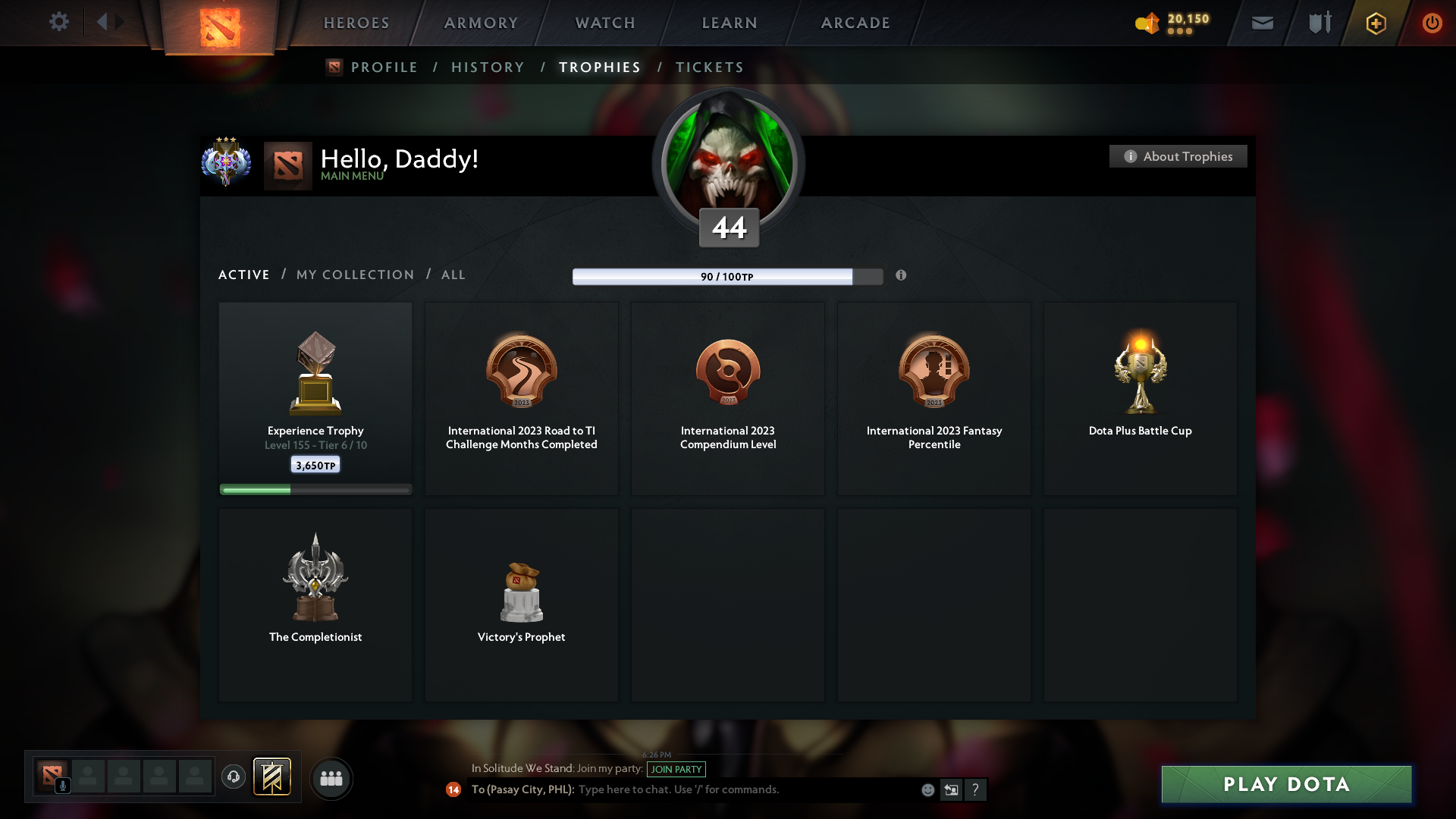The width and height of the screenshot is (1456, 819).
Task: Open the mail envelope notifications icon
Action: pos(1263,23)
